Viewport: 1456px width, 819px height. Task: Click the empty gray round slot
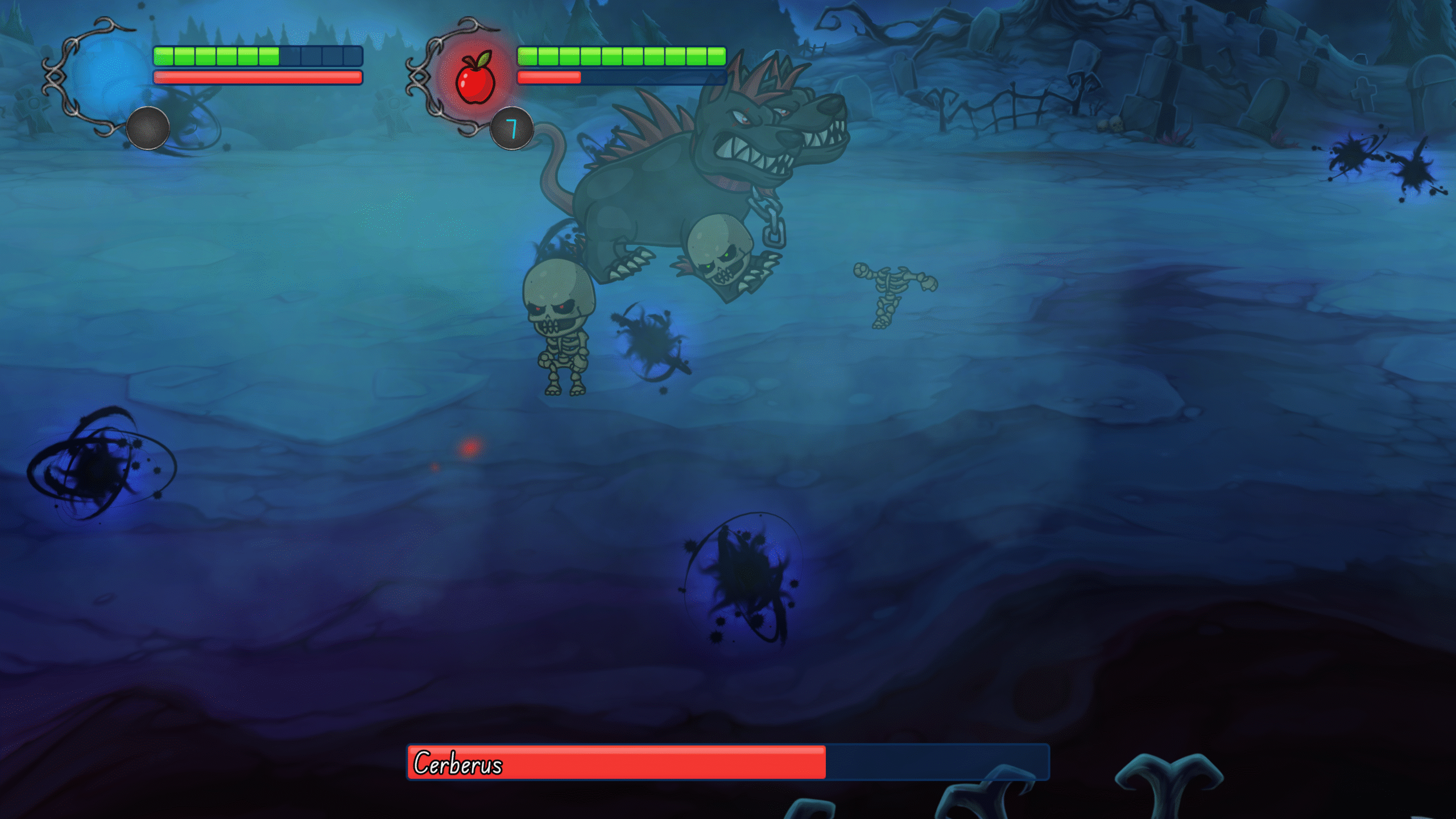(148, 129)
